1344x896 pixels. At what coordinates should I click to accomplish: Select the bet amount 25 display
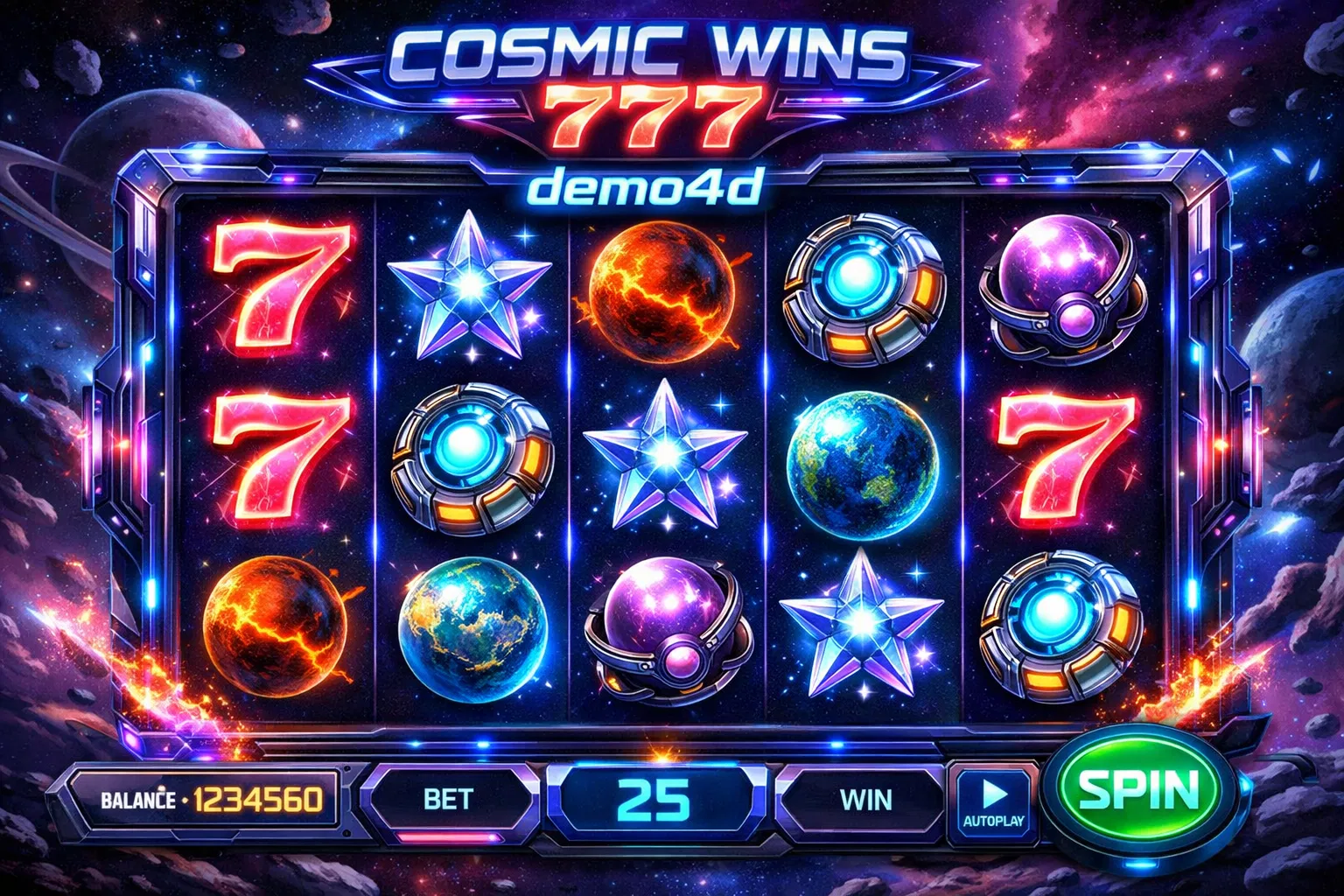pos(654,799)
